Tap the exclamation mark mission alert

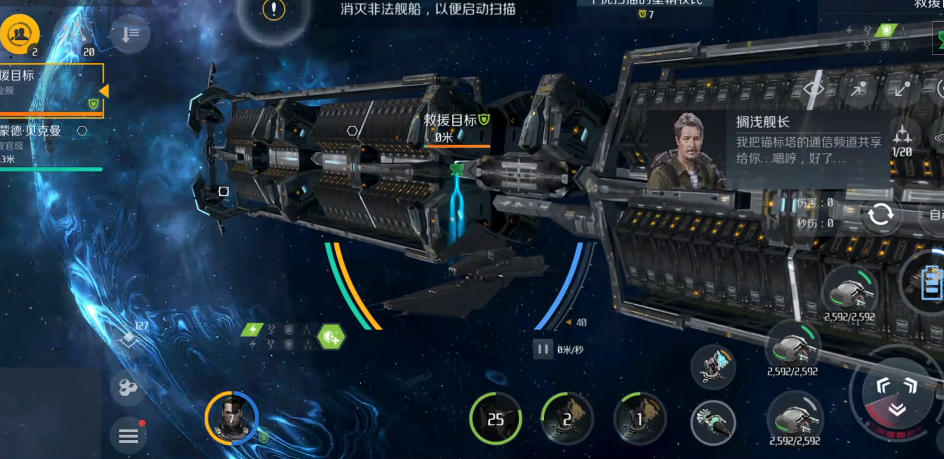click(274, 11)
